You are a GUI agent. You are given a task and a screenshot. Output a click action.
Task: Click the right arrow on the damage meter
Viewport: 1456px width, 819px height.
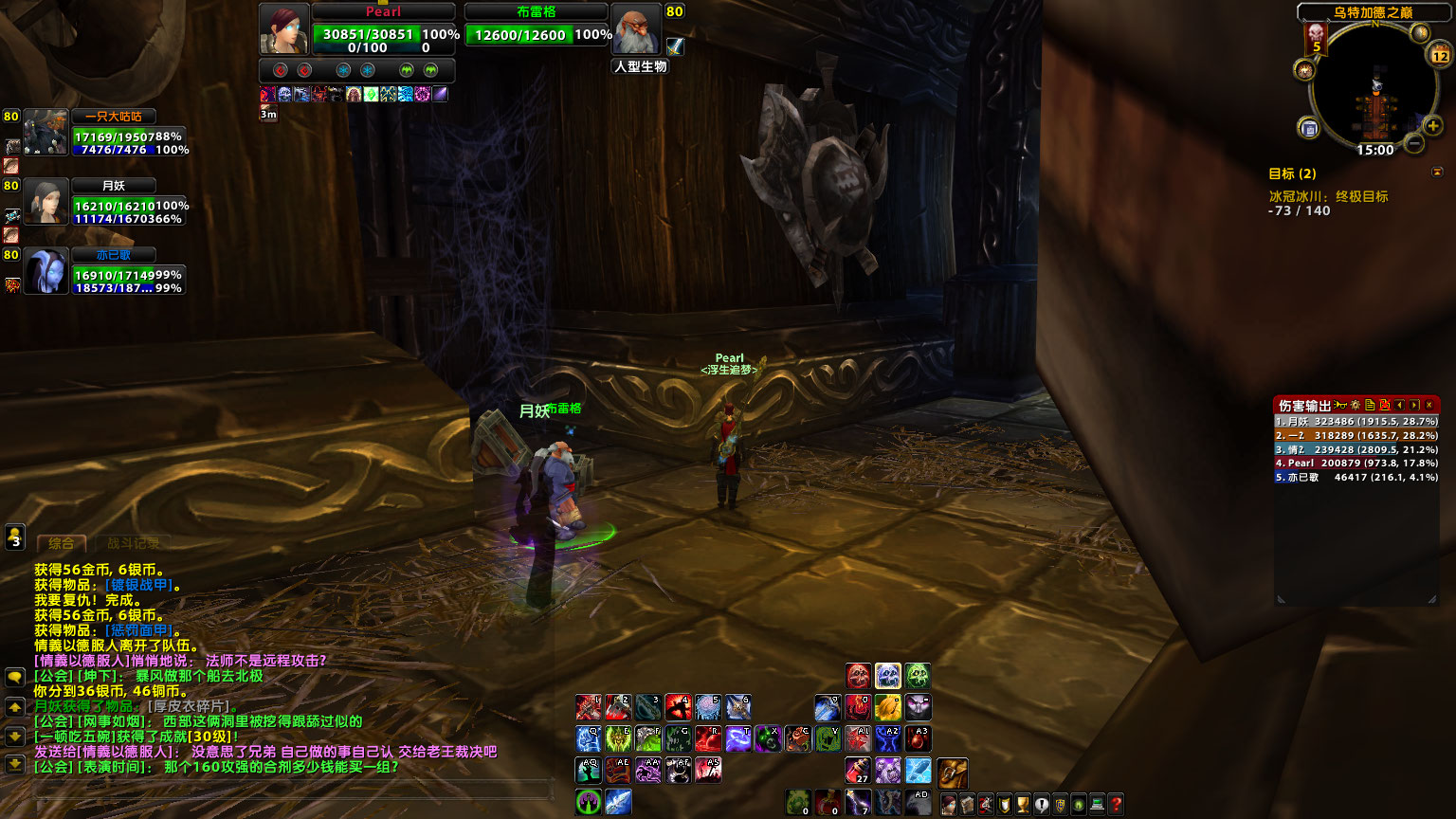(x=1415, y=405)
